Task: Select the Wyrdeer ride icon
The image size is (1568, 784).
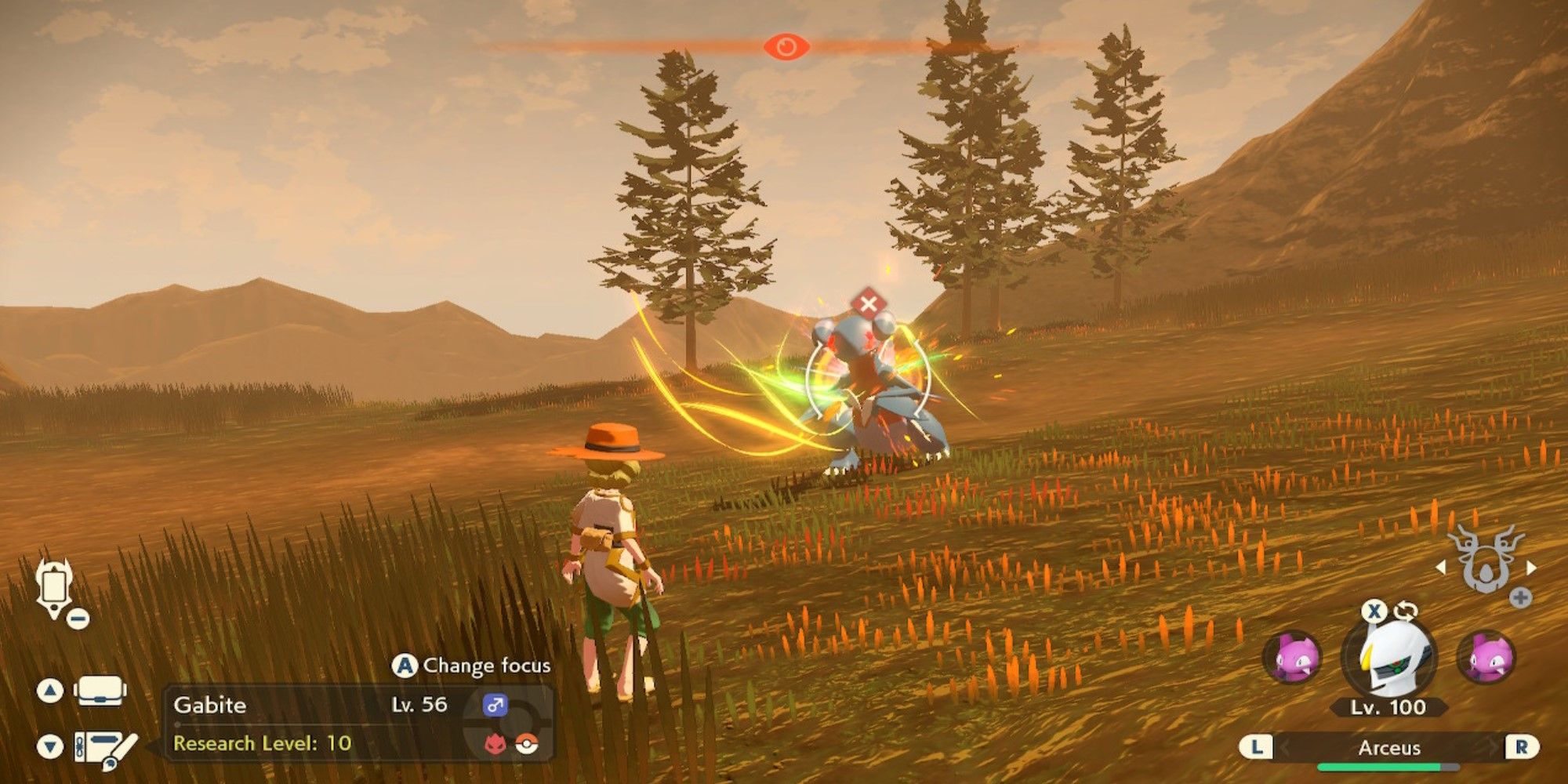Action: point(1484,559)
